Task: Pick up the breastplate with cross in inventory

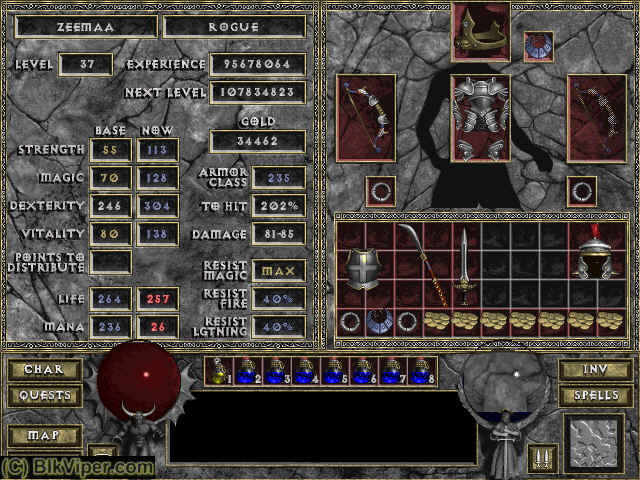Action: pos(364,266)
